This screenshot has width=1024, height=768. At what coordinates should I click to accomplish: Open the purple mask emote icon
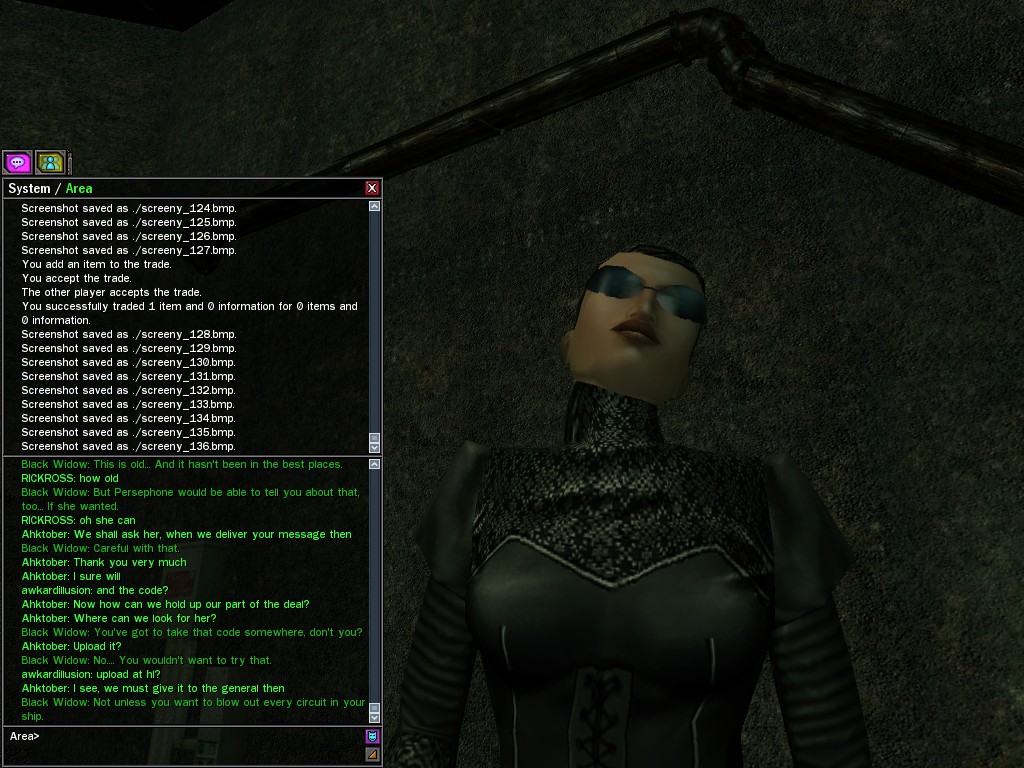coord(373,737)
